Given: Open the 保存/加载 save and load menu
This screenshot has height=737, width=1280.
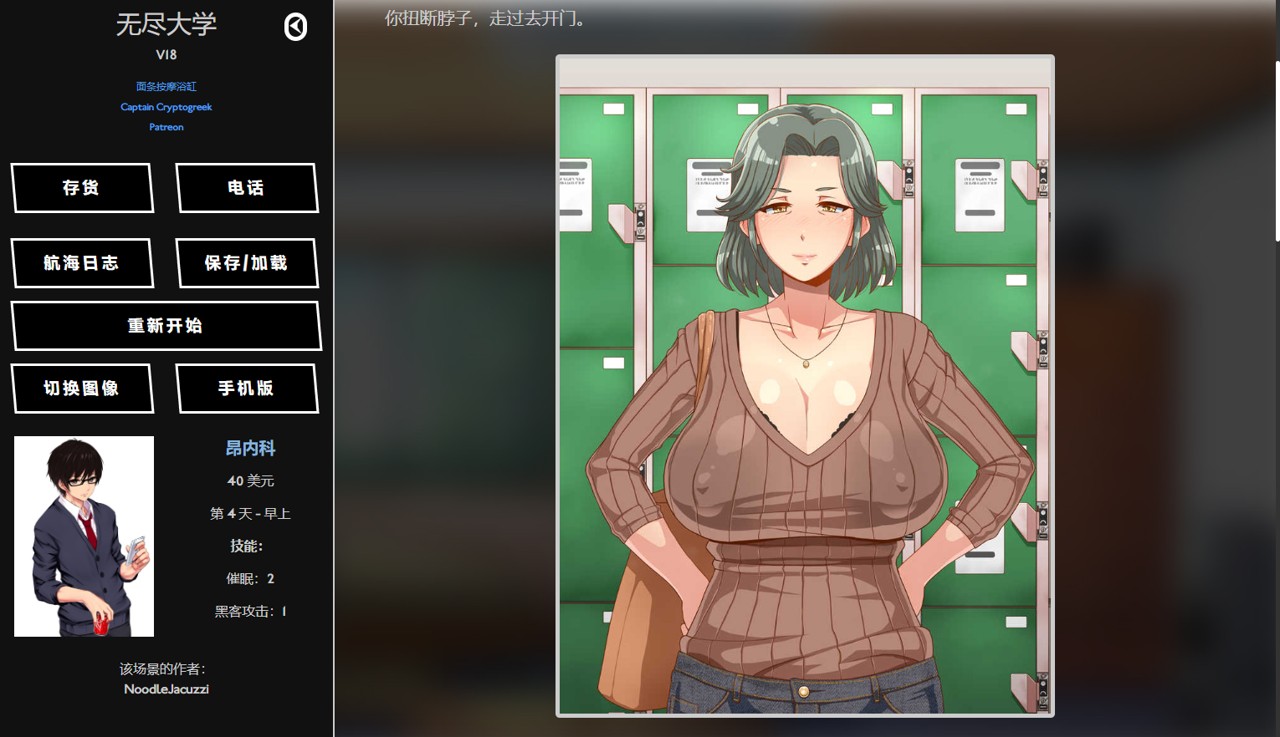Looking at the screenshot, I should tap(246, 263).
